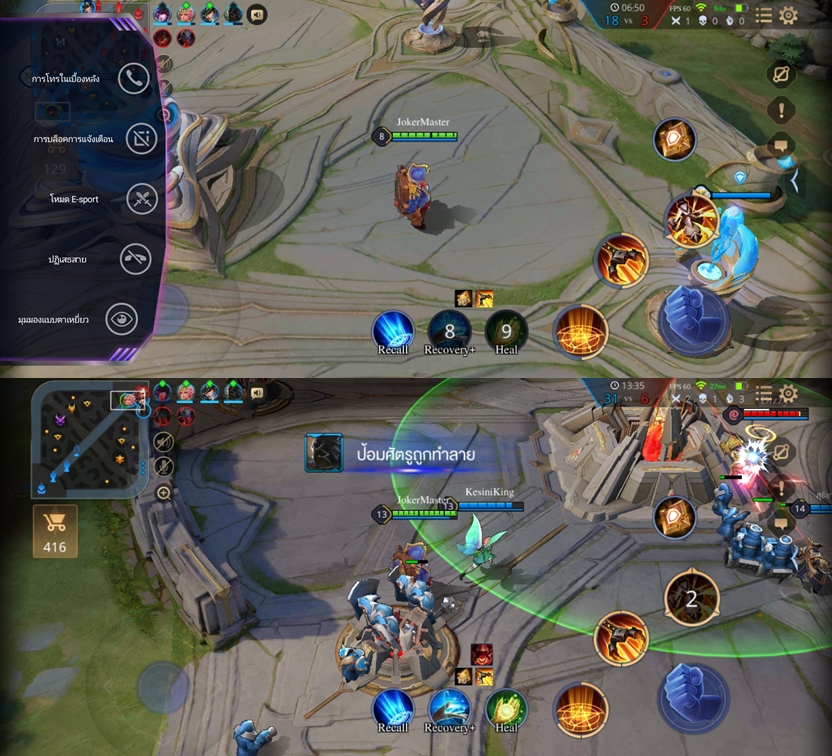Tap the background call phone button
Image resolution: width=832 pixels, height=756 pixels.
pyautogui.click(x=134, y=78)
